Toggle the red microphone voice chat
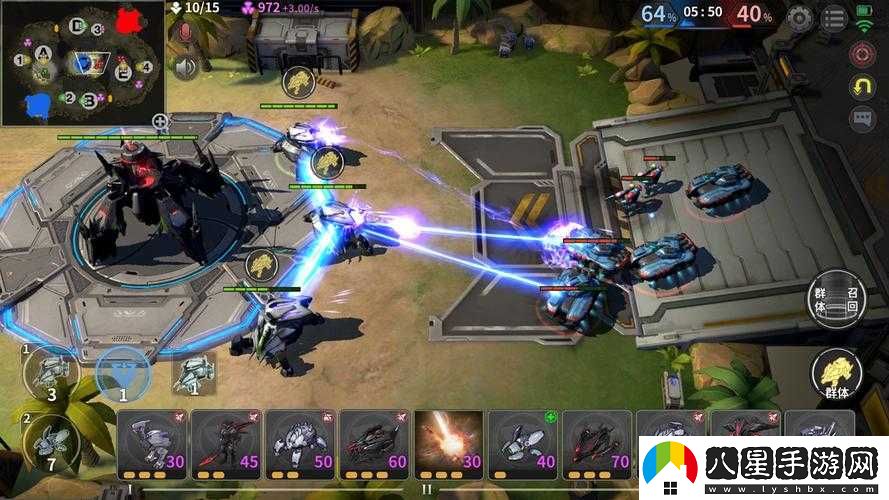Viewport: 889px width, 500px height. click(184, 35)
